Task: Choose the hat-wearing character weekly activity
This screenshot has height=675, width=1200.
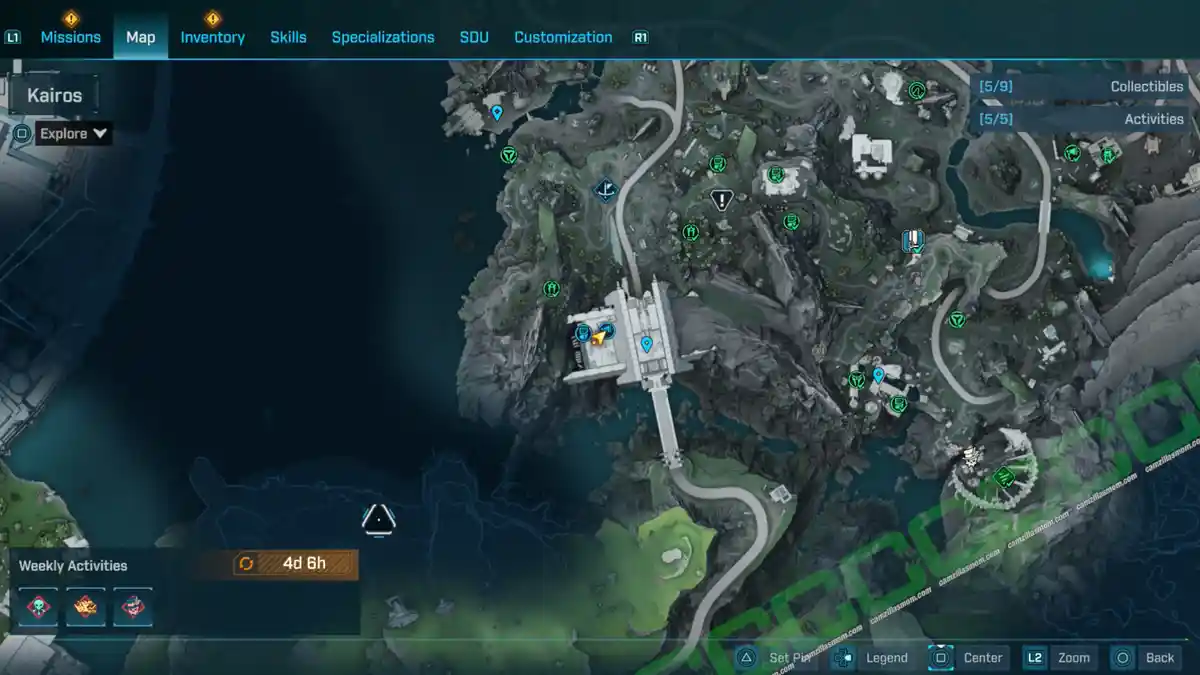Action: (x=133, y=608)
